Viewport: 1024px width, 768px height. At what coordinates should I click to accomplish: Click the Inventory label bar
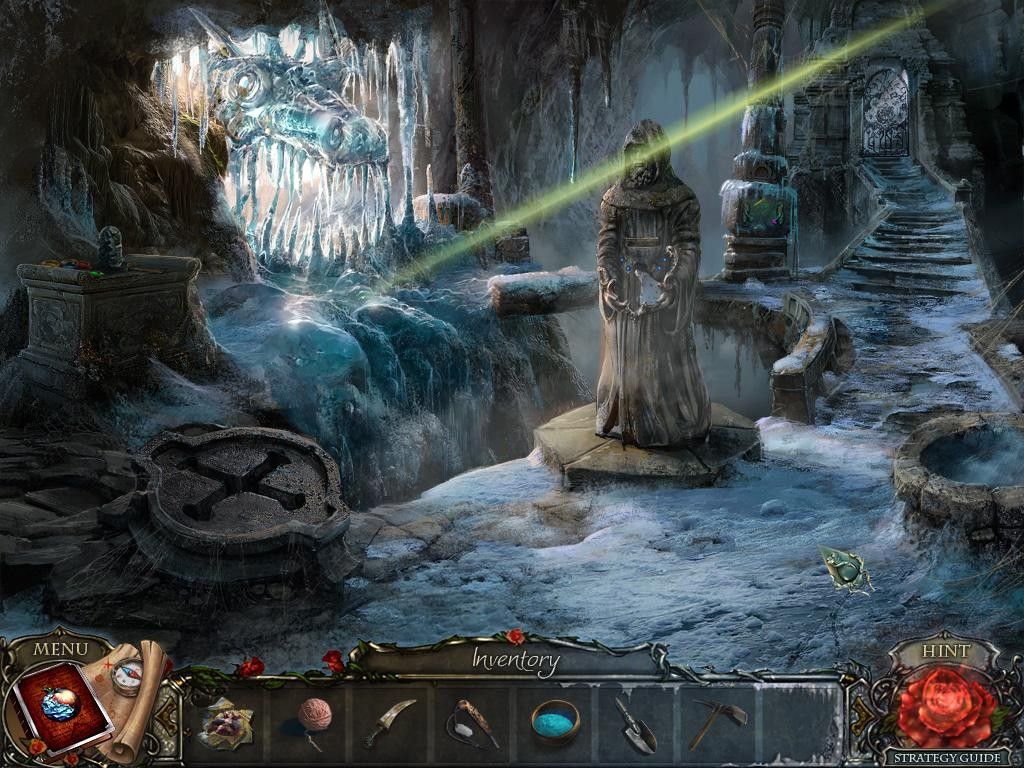[x=515, y=660]
